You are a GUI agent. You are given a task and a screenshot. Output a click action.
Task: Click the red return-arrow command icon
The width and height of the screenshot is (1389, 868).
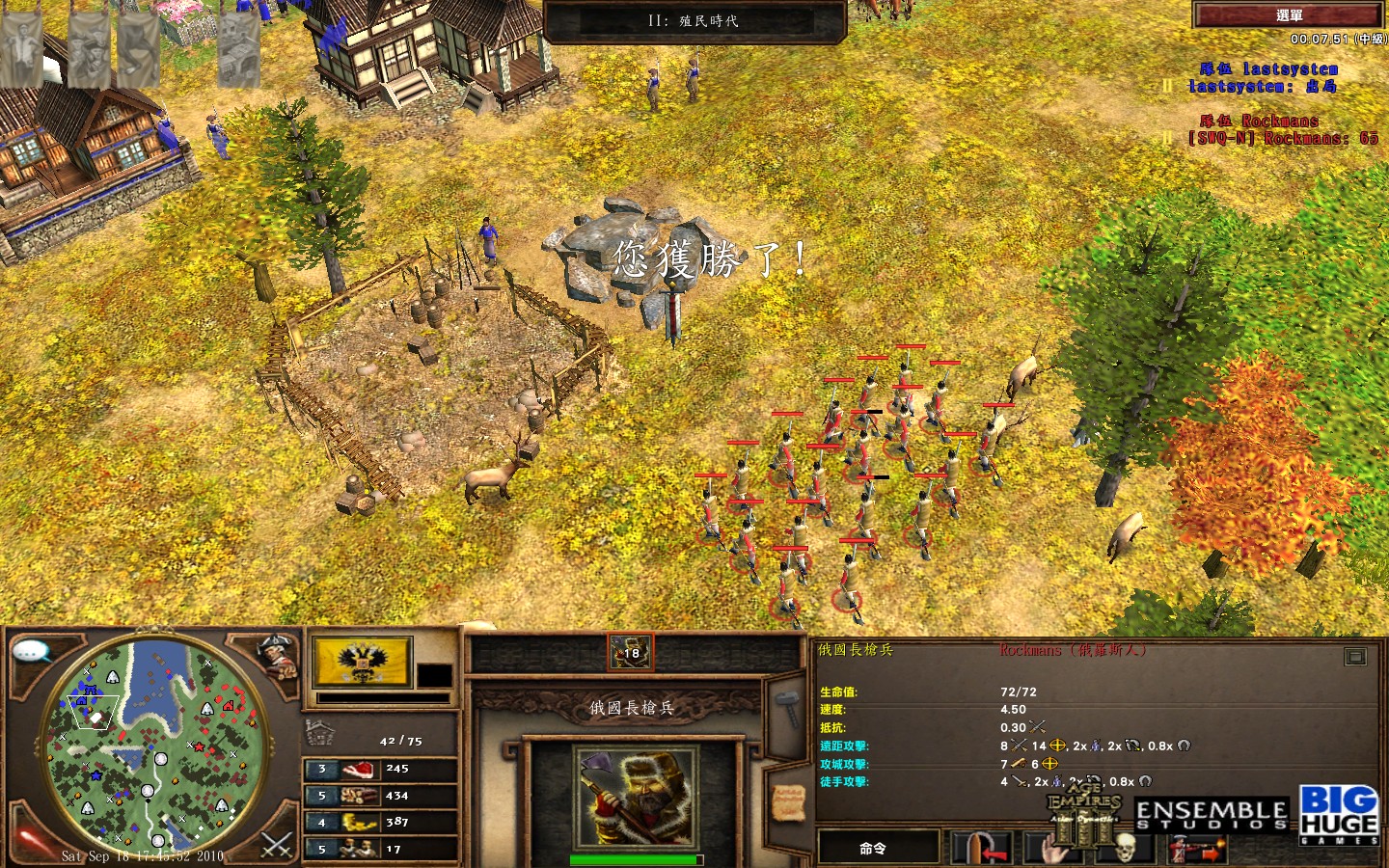(x=981, y=849)
